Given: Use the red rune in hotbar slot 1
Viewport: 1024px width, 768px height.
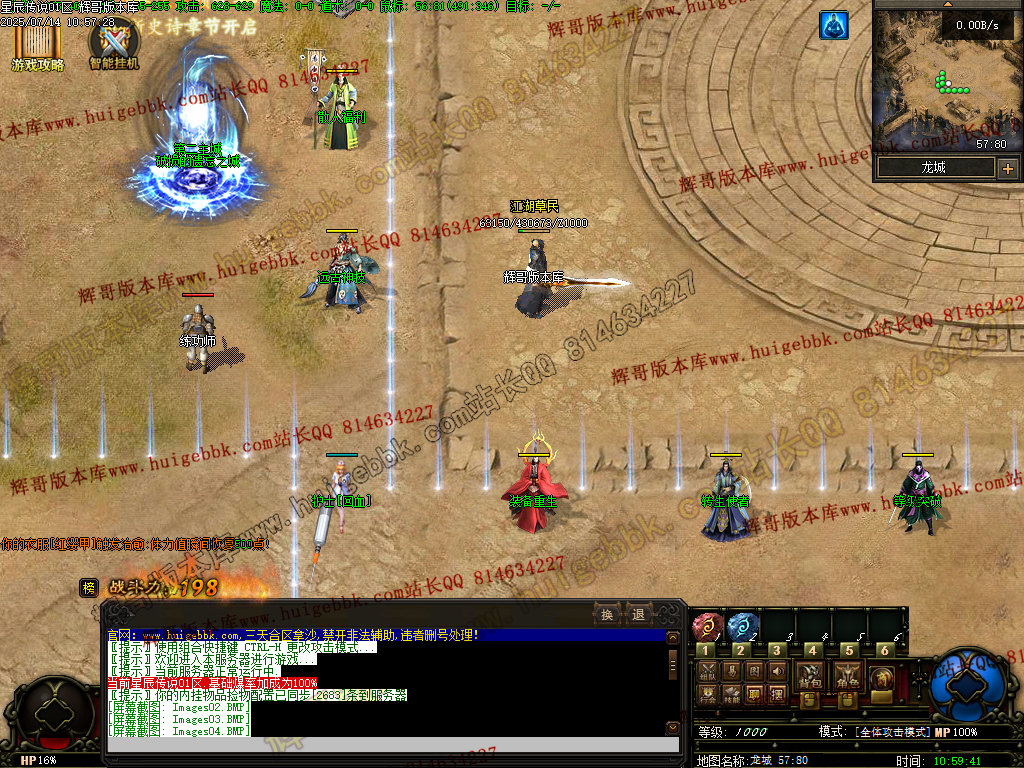Looking at the screenshot, I should click(x=707, y=627).
